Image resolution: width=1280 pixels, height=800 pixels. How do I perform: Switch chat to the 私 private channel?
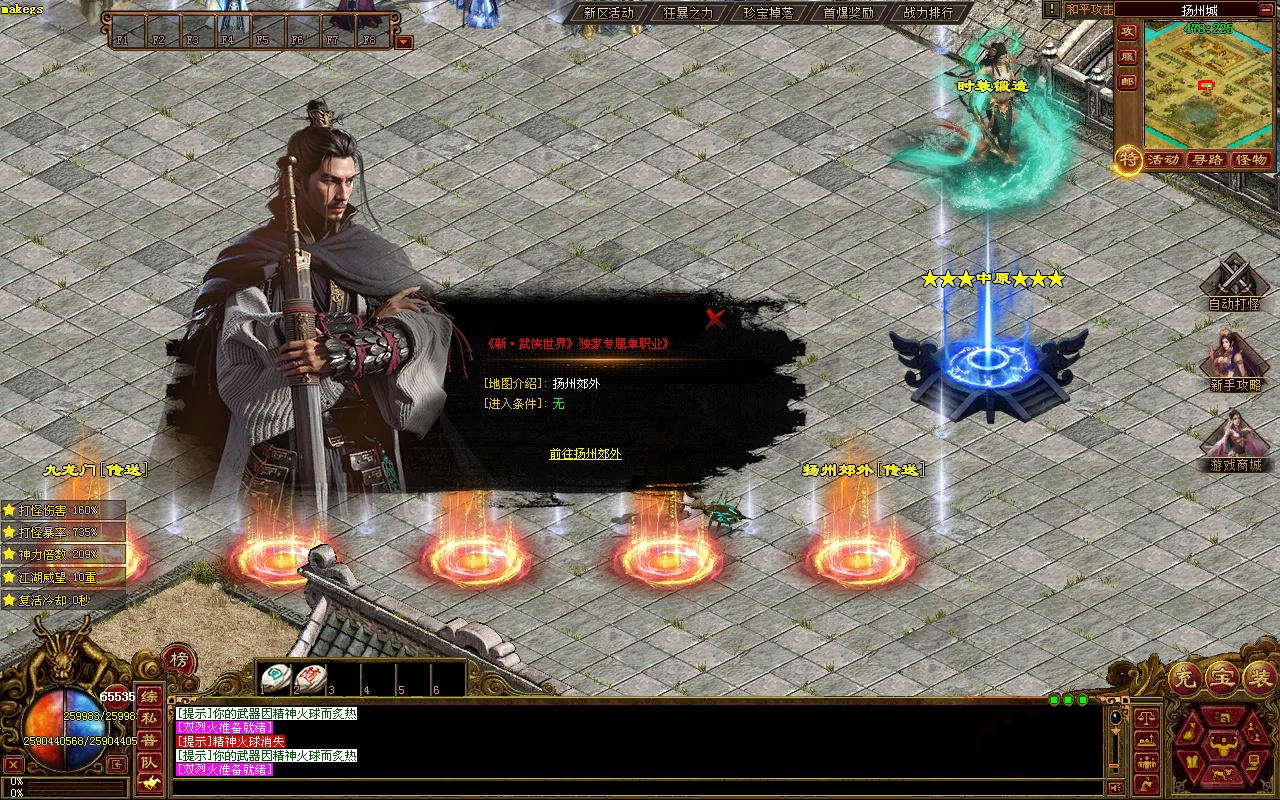coord(149,718)
